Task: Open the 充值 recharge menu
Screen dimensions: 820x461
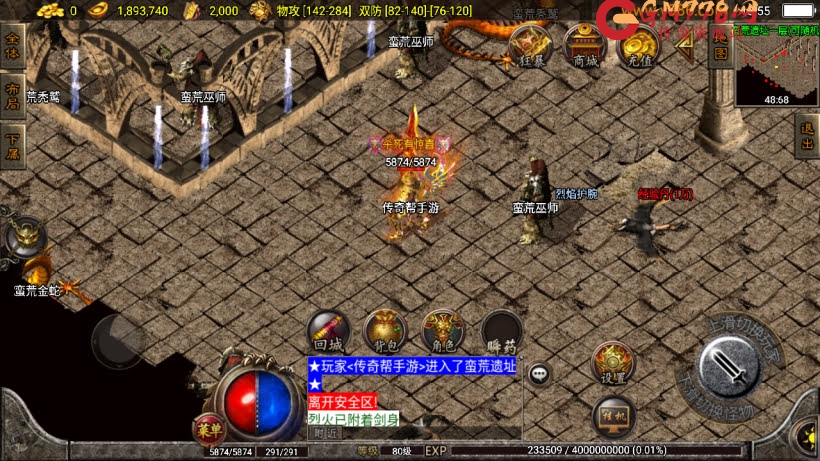Action: click(x=638, y=46)
